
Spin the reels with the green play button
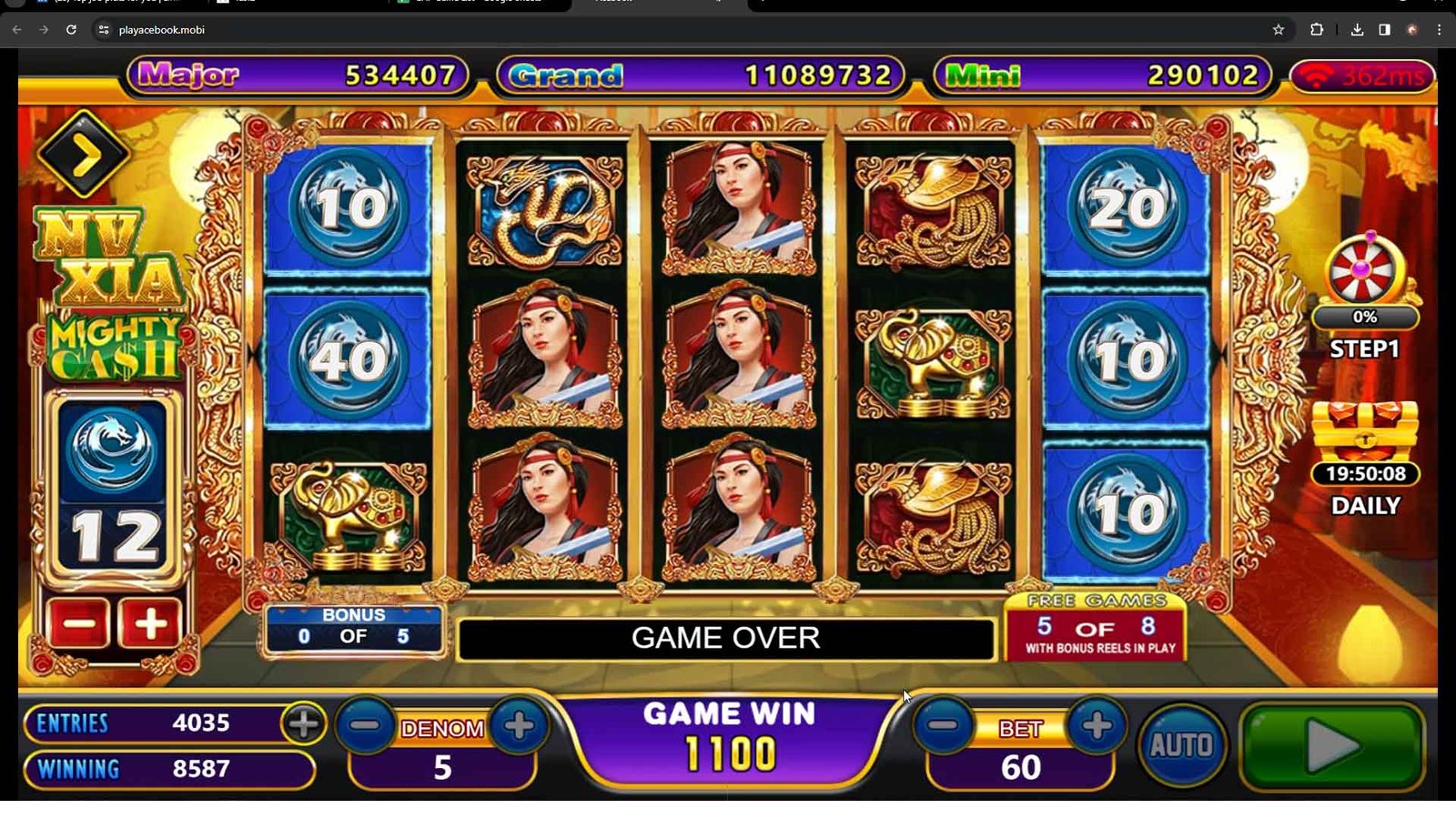pos(1331,746)
